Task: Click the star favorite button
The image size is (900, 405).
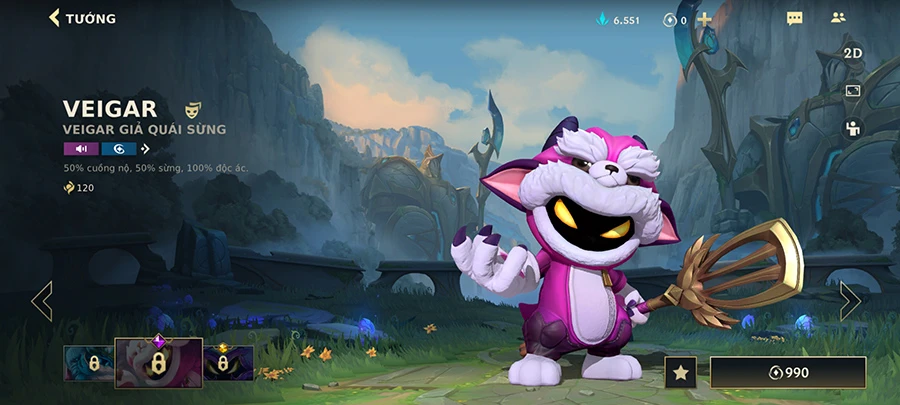Action: pos(680,372)
